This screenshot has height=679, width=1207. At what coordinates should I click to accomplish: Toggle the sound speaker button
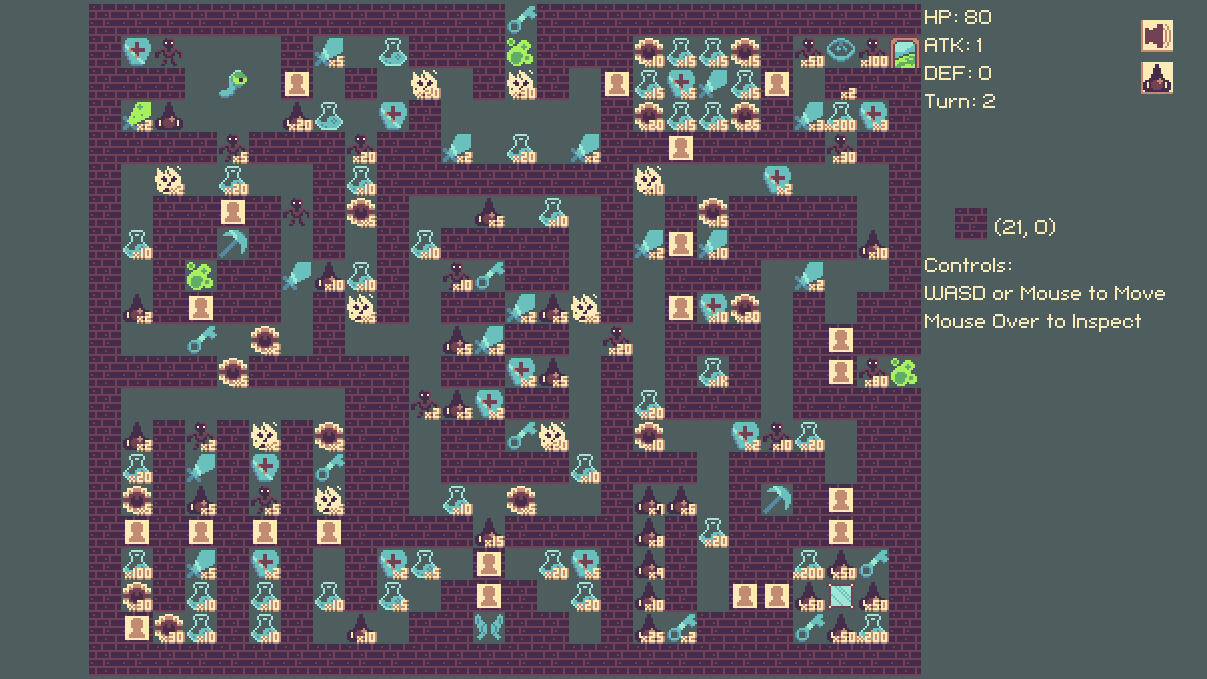click(x=1157, y=36)
